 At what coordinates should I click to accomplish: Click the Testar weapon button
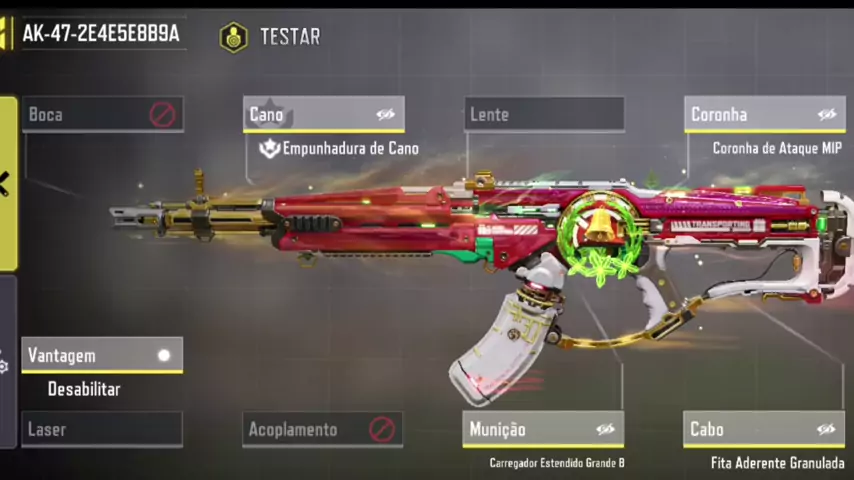tap(272, 37)
